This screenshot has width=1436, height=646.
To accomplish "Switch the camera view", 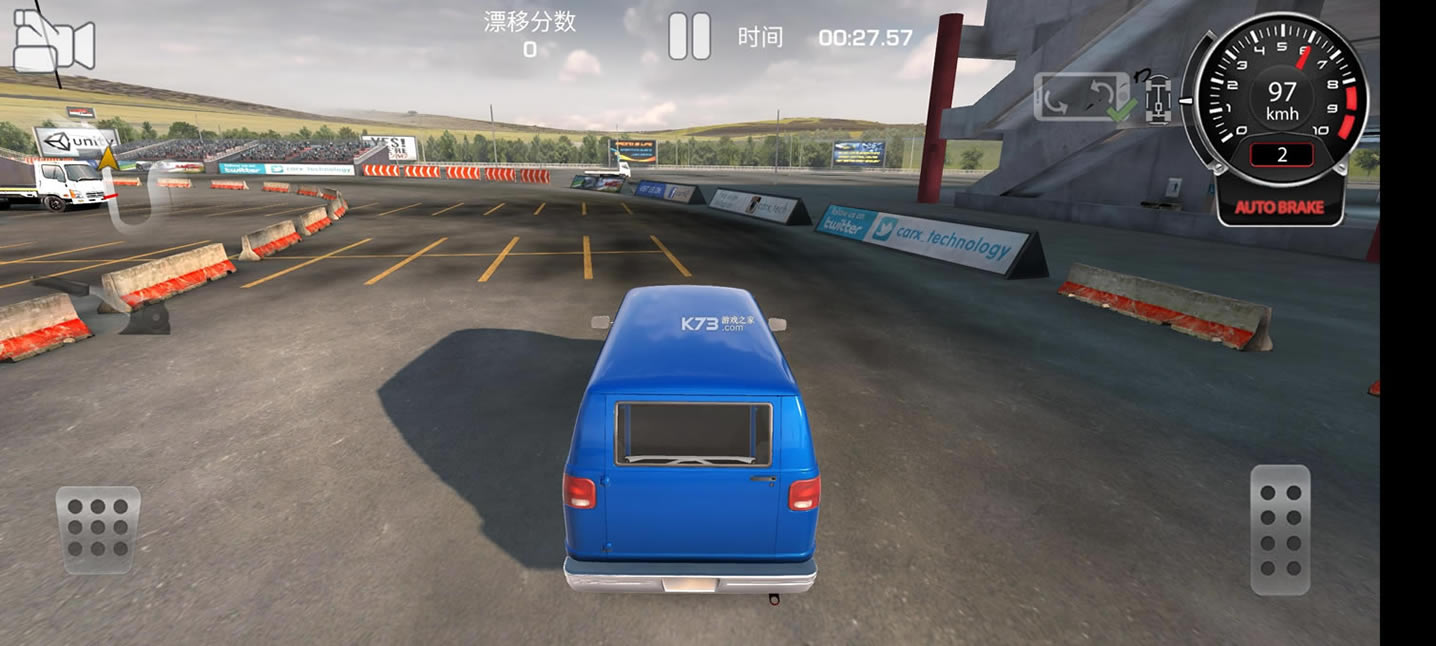I will [x=53, y=42].
